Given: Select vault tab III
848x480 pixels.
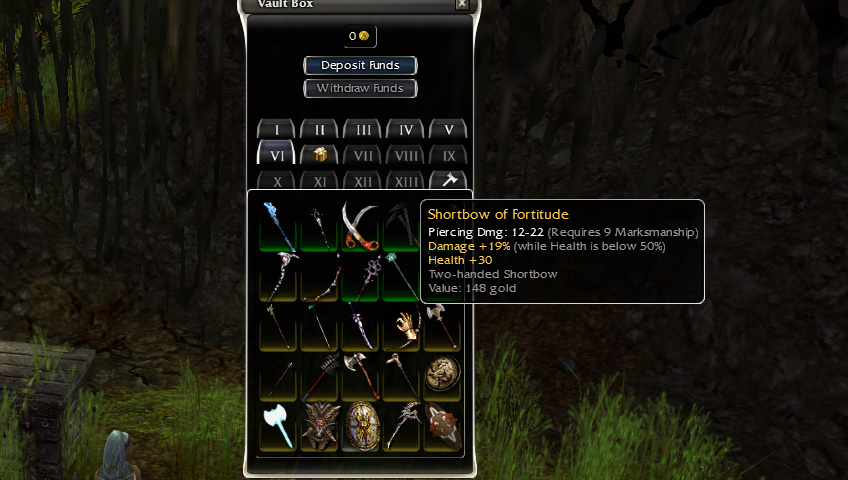Looking at the screenshot, I should [x=363, y=130].
